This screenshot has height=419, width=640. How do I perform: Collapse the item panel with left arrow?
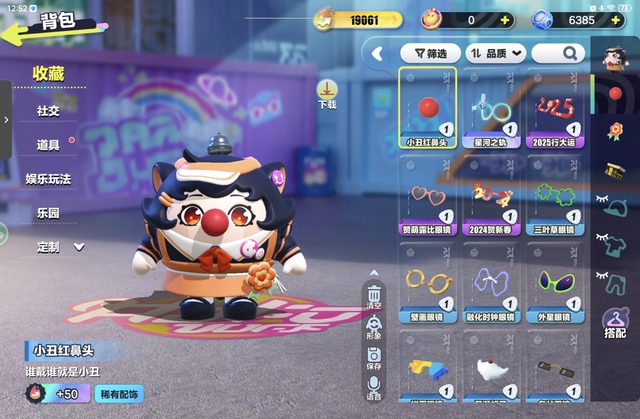coord(379,53)
